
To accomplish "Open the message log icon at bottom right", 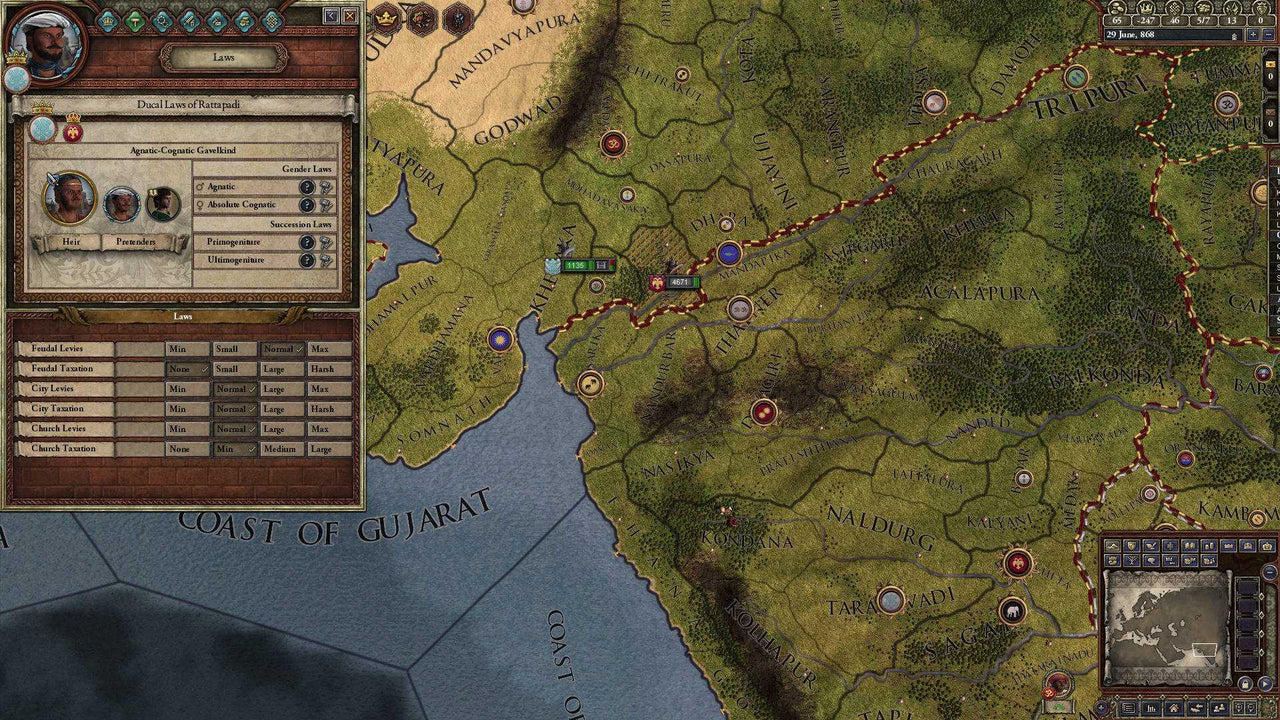I will pyautogui.click(x=1128, y=707).
